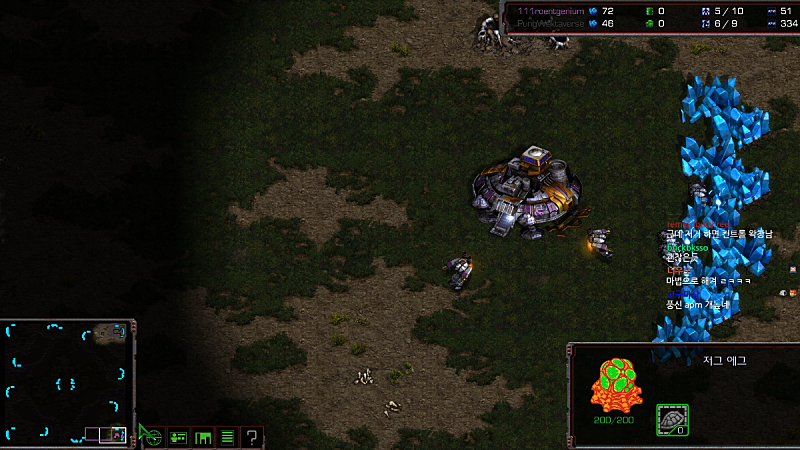Click the green building-graph button
The image size is (800, 450).
[x=203, y=437]
